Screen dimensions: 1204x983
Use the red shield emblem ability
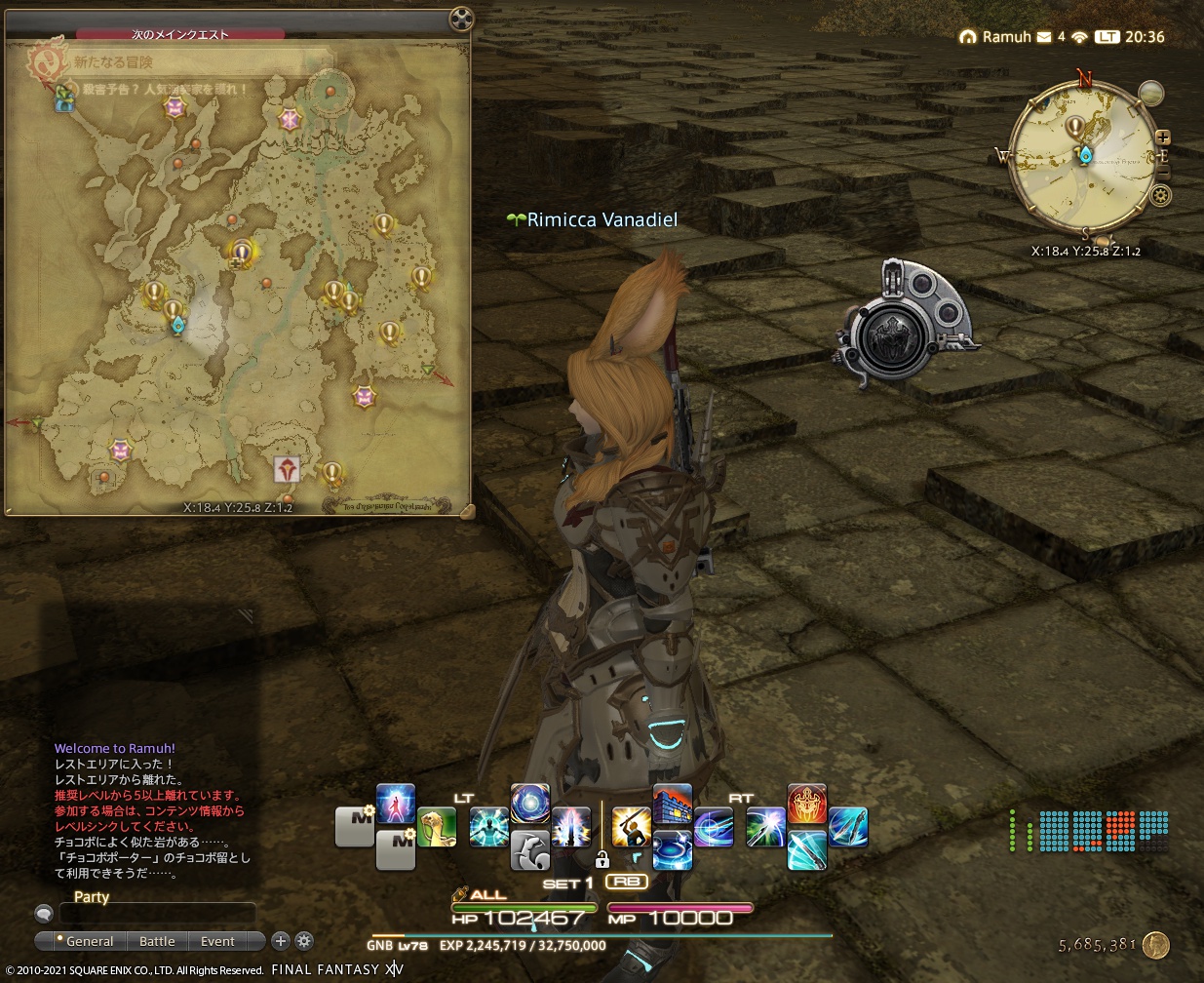tap(806, 804)
